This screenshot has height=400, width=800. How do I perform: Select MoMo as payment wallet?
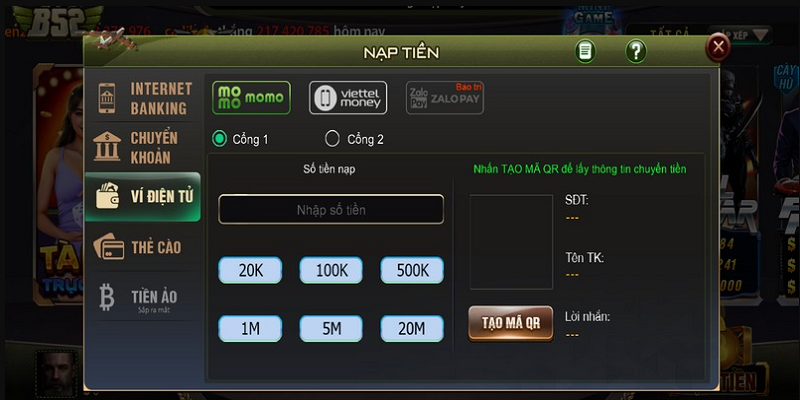click(x=251, y=98)
